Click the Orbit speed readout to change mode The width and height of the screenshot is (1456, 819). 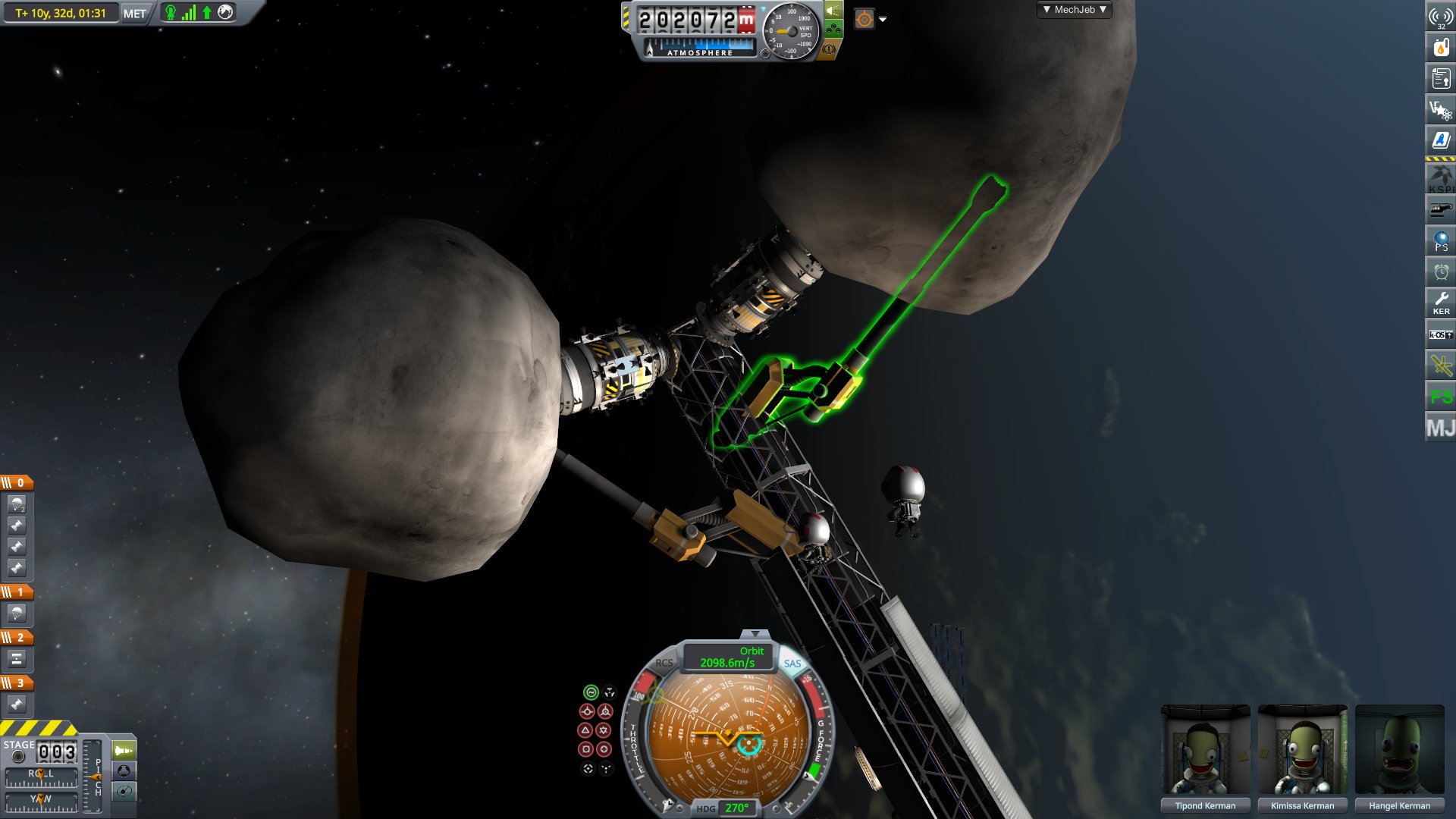tap(726, 656)
